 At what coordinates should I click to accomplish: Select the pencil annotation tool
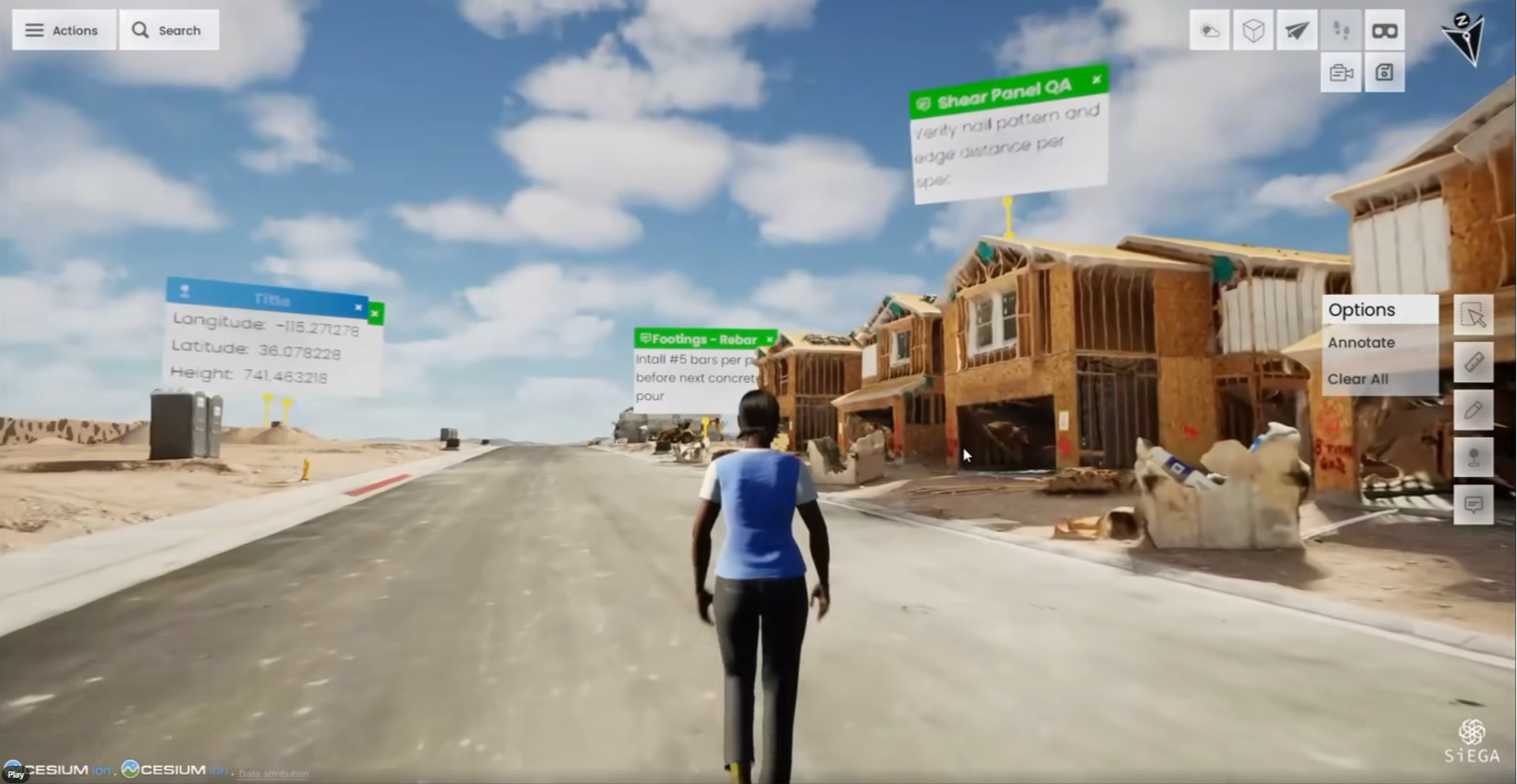pos(1475,409)
